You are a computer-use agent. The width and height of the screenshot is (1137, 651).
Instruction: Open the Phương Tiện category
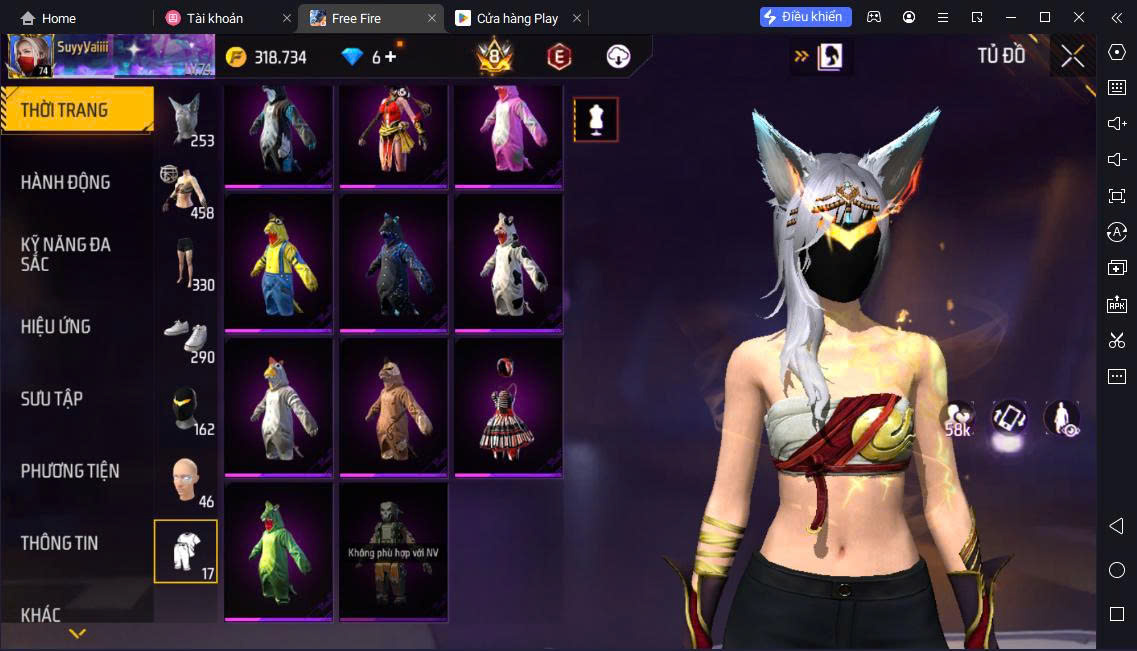(x=70, y=470)
